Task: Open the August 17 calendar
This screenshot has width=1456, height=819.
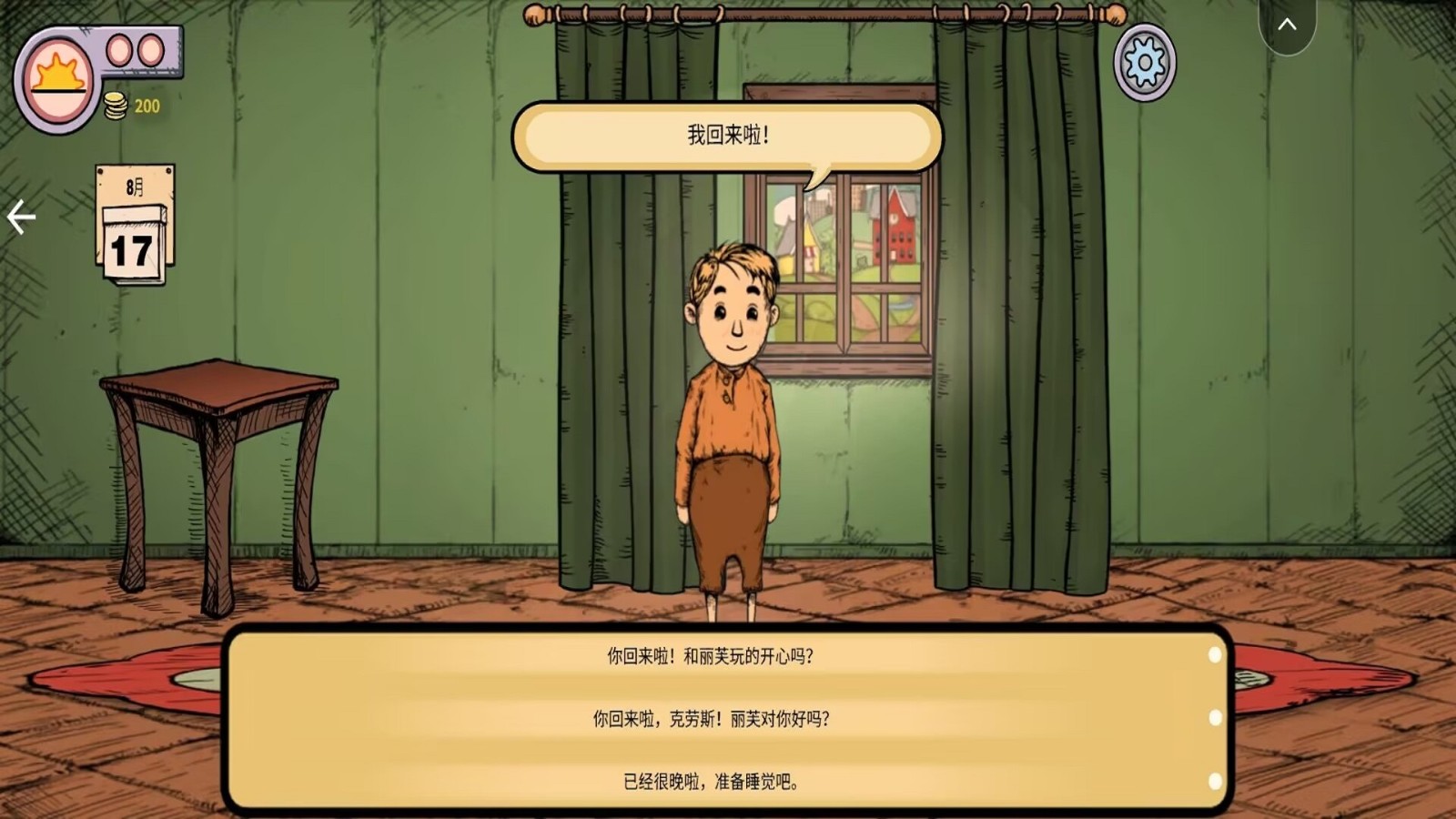Action: [x=135, y=225]
